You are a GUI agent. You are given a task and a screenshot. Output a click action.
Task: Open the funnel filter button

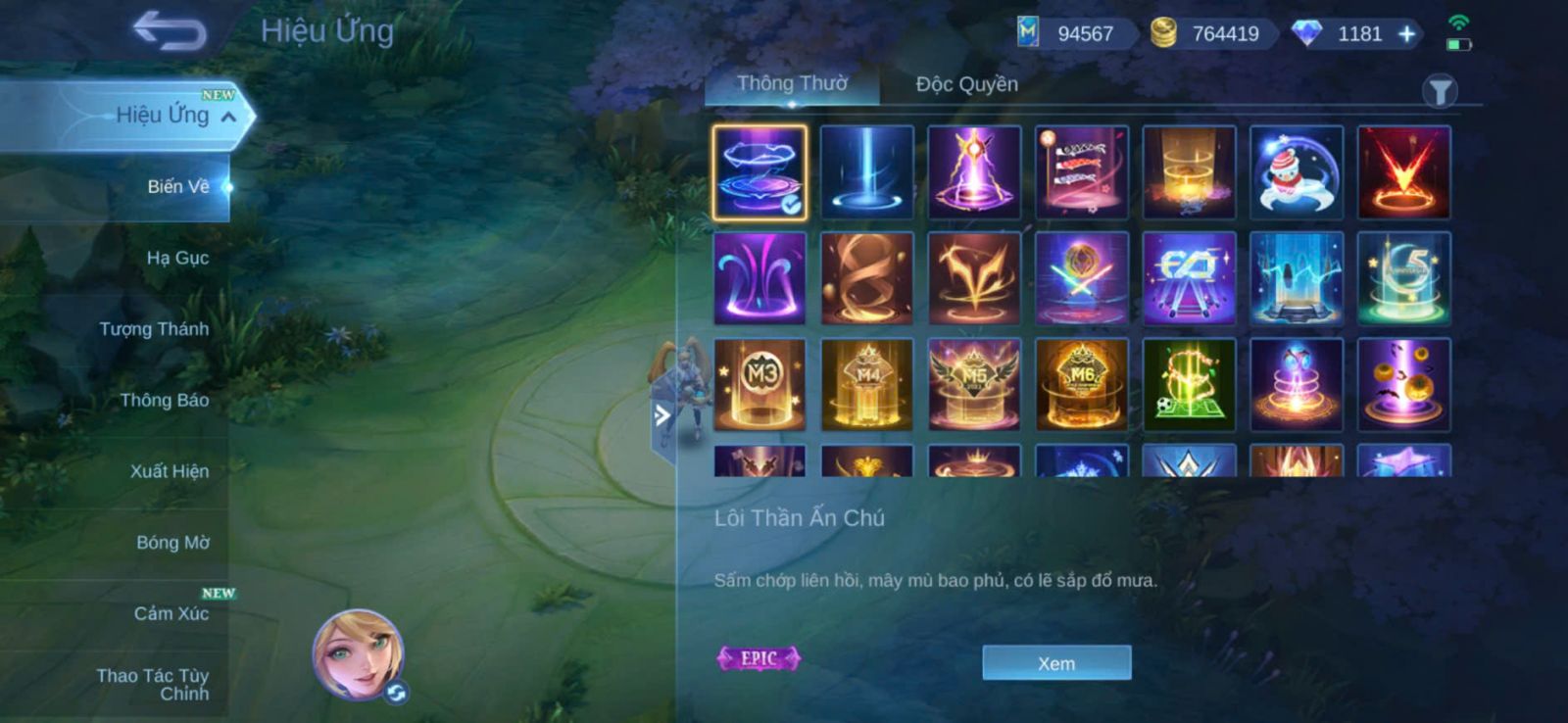click(1439, 92)
